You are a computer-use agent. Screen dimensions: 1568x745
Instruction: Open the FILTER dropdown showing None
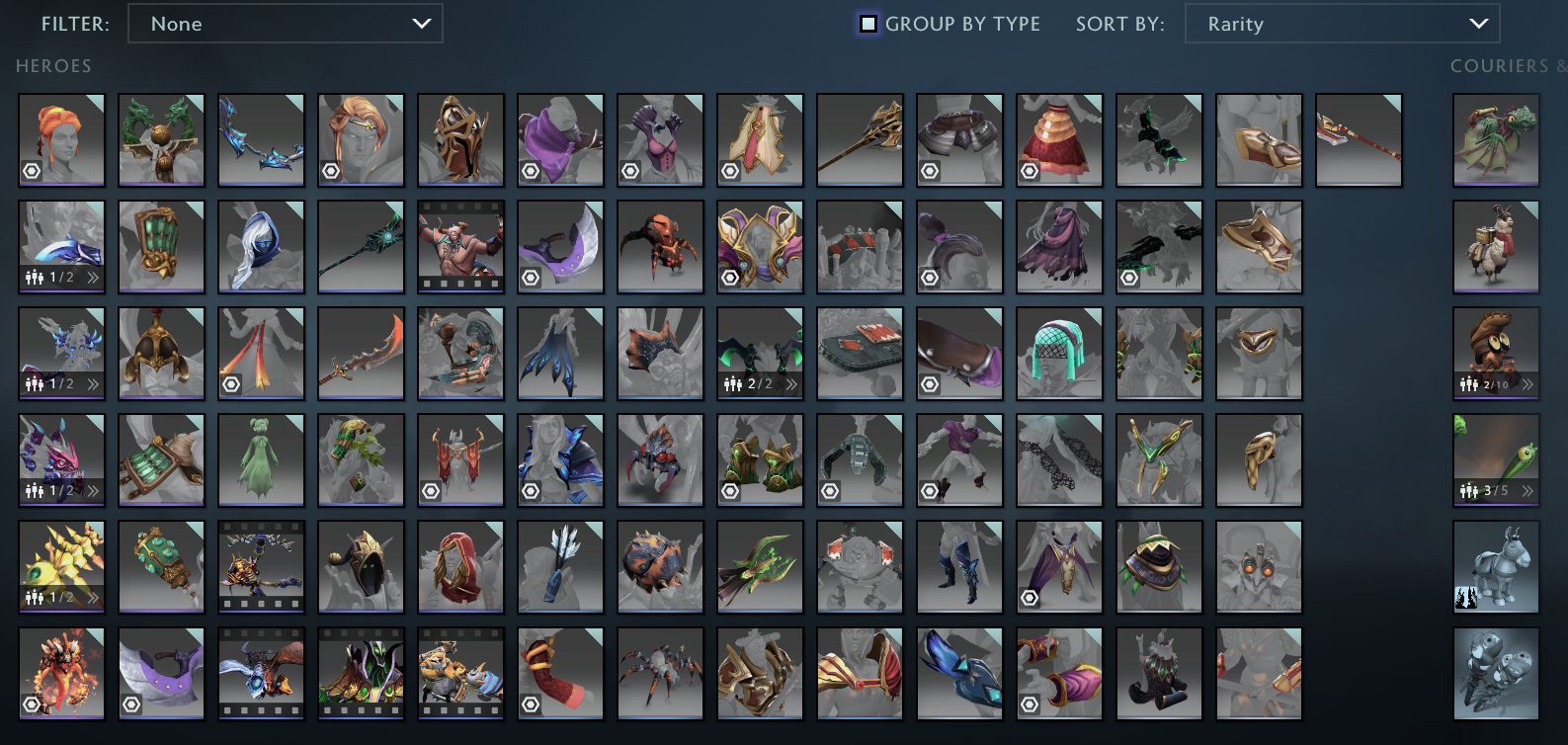(286, 24)
